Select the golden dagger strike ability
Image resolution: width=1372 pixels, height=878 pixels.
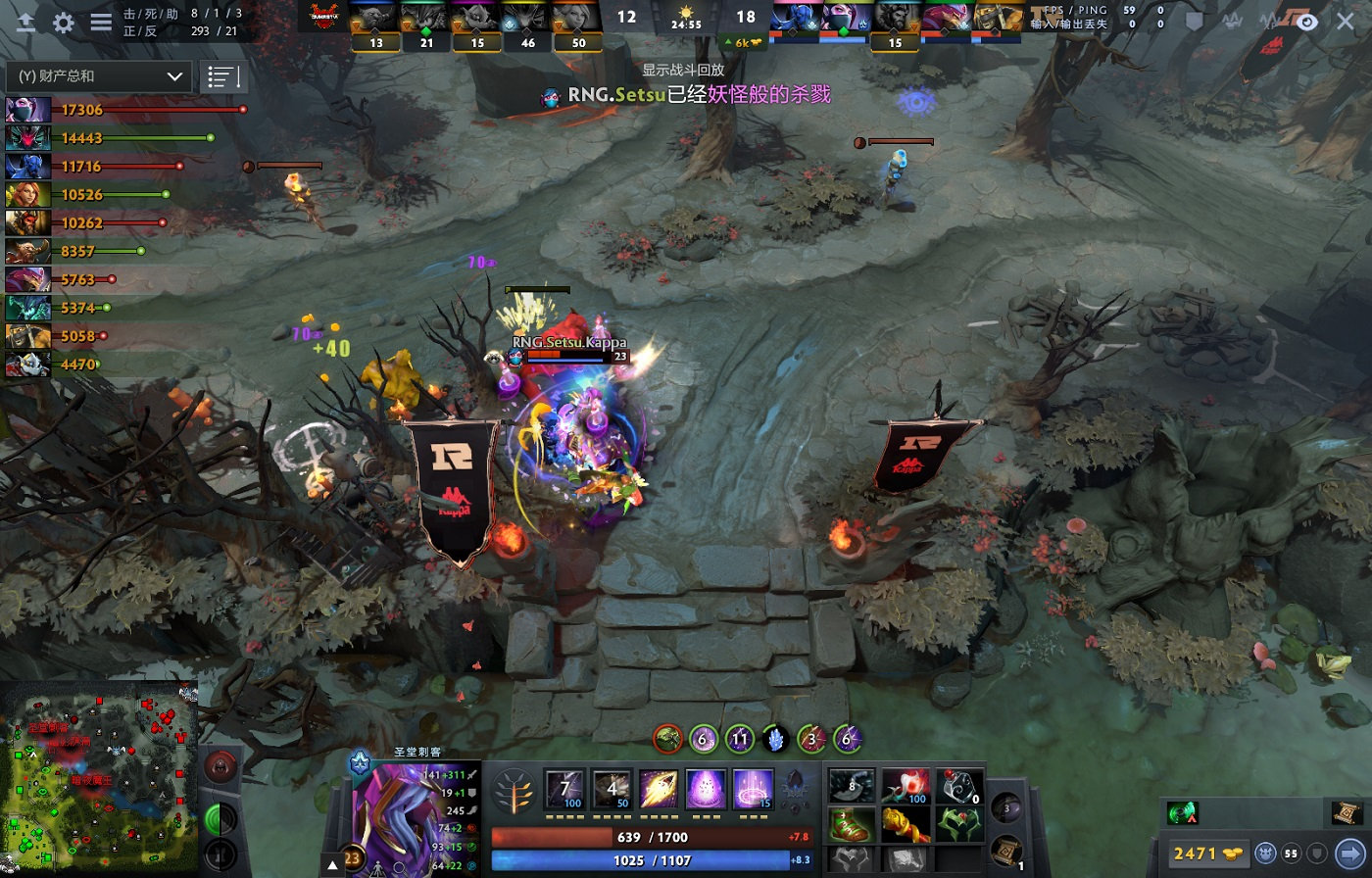coord(659,789)
